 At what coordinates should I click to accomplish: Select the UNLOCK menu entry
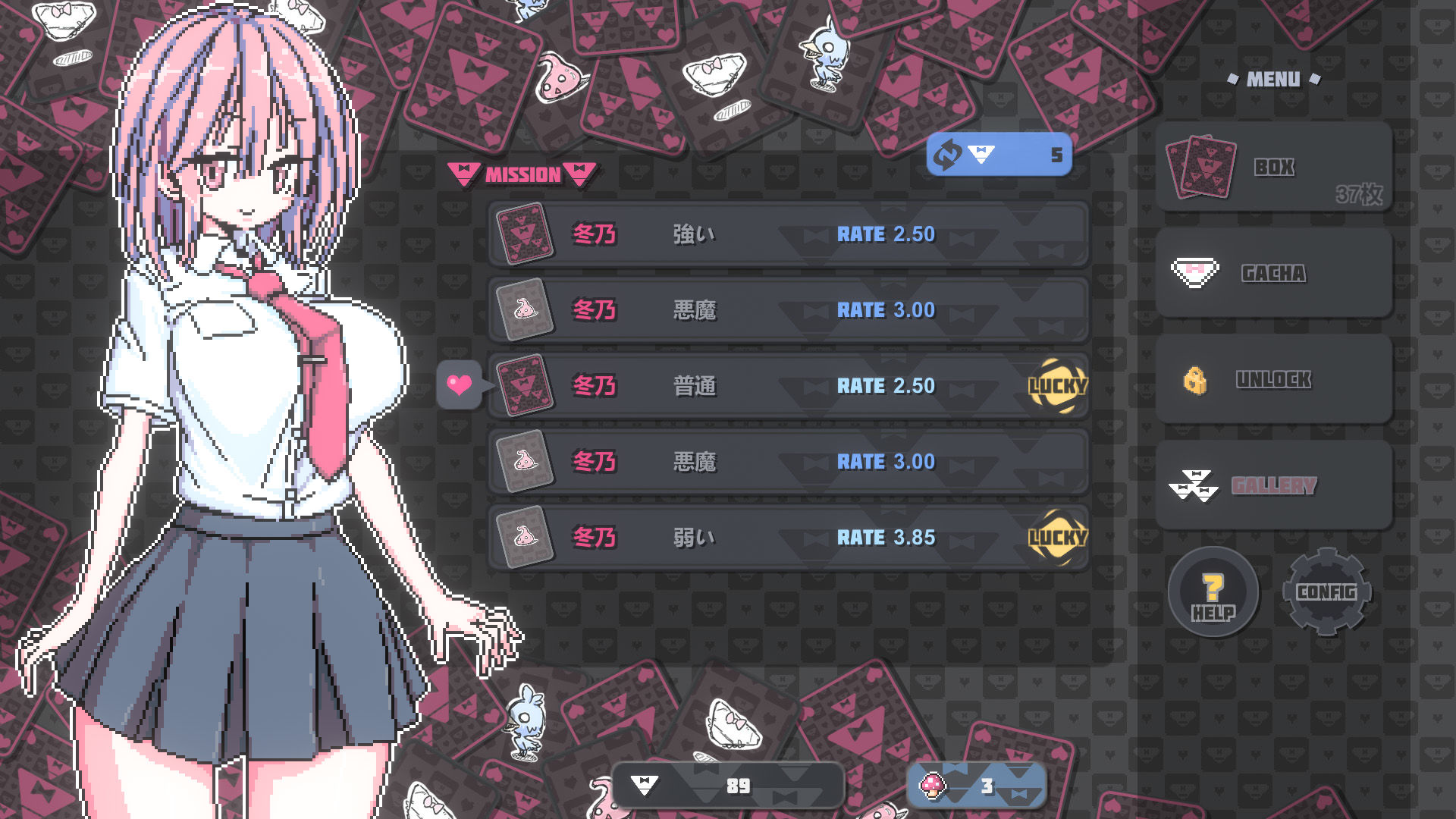[1274, 379]
